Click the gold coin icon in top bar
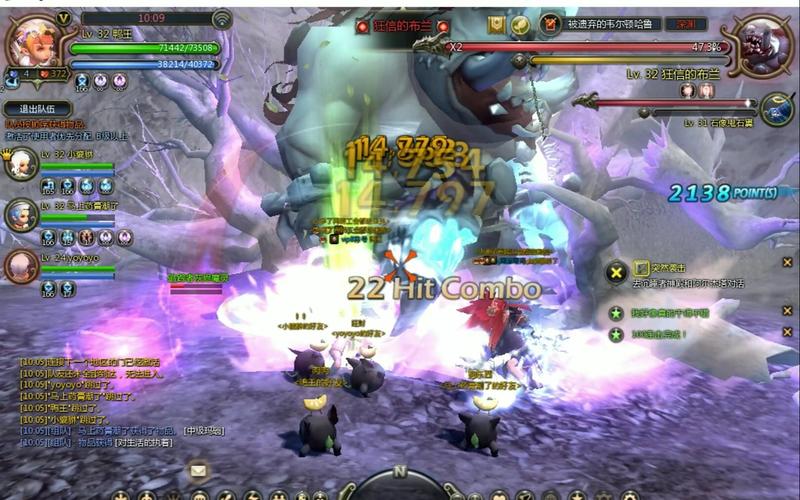800x500 pixels. click(x=520, y=24)
